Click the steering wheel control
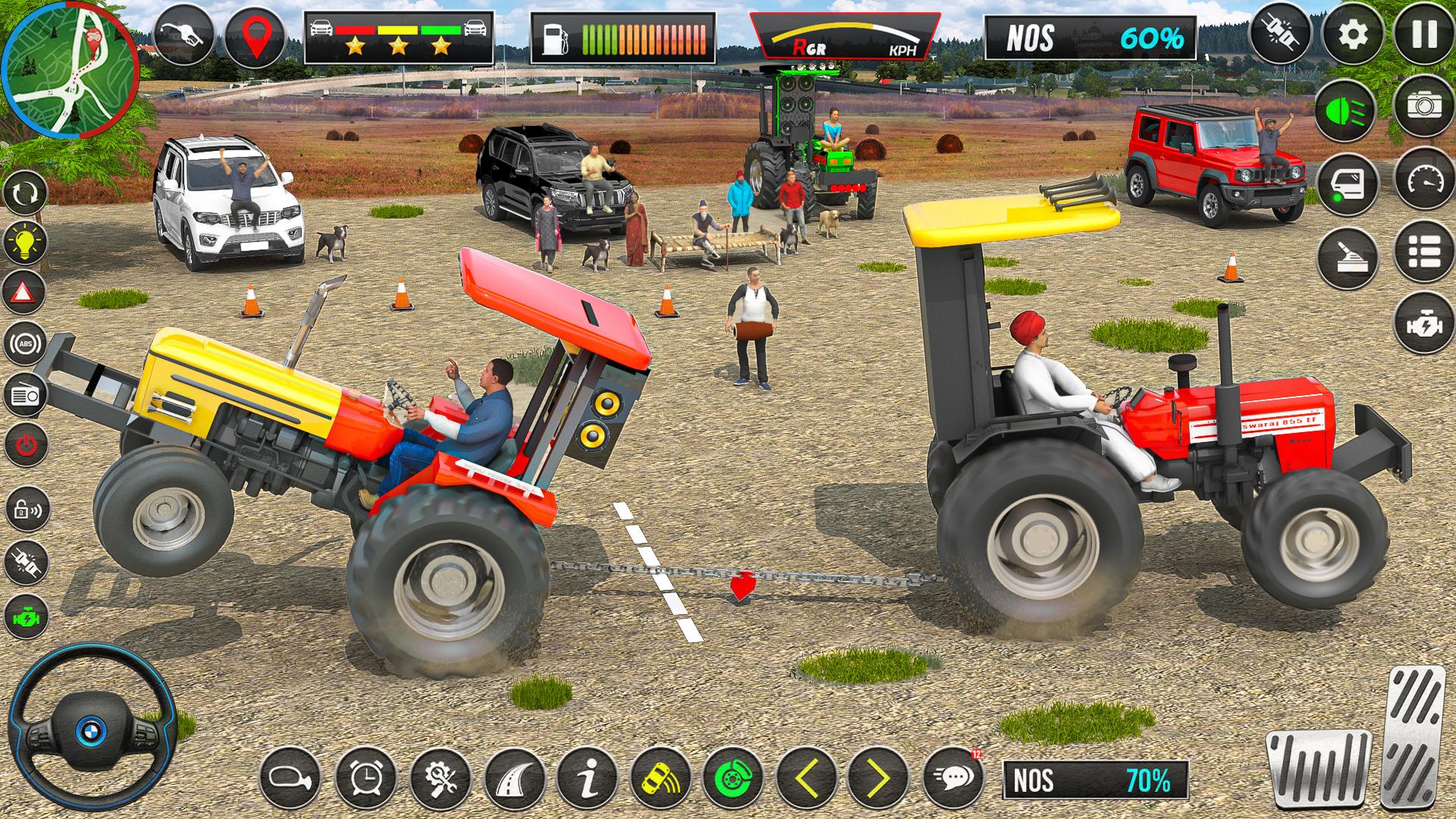Screen dimensions: 1456x819 [x=92, y=728]
